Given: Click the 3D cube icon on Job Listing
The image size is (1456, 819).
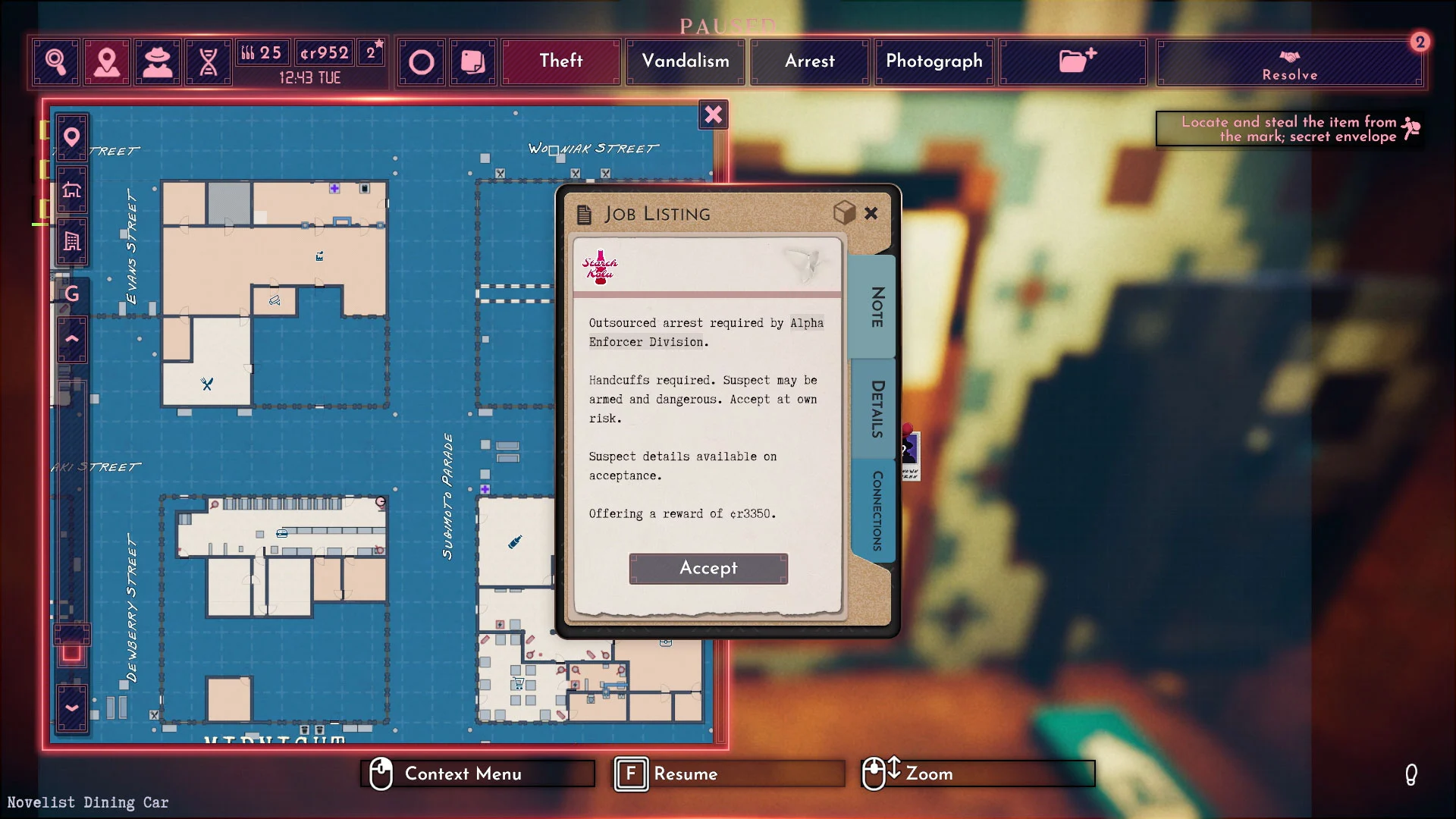Looking at the screenshot, I should tap(844, 214).
